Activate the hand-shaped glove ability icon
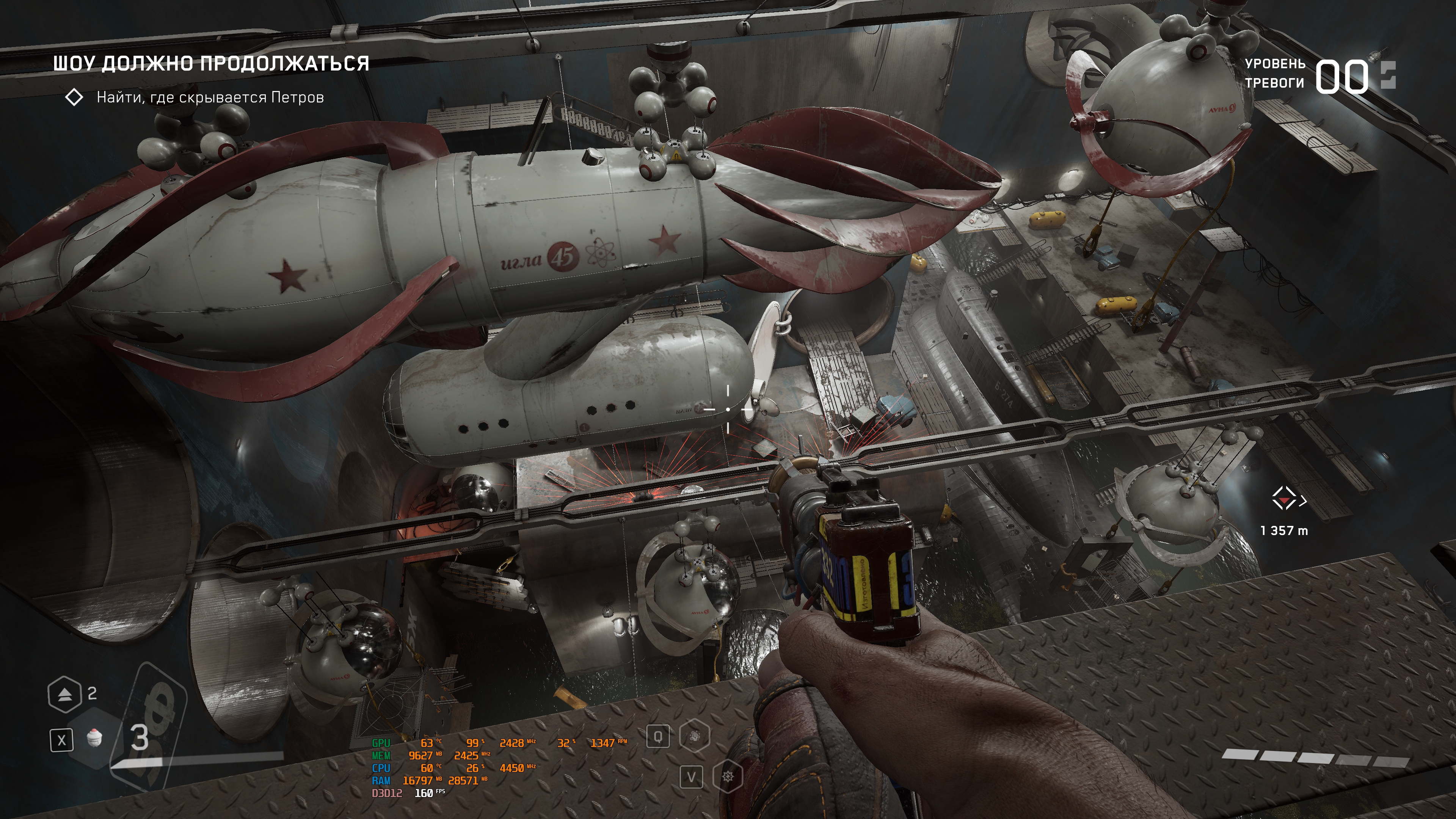 coord(694,736)
